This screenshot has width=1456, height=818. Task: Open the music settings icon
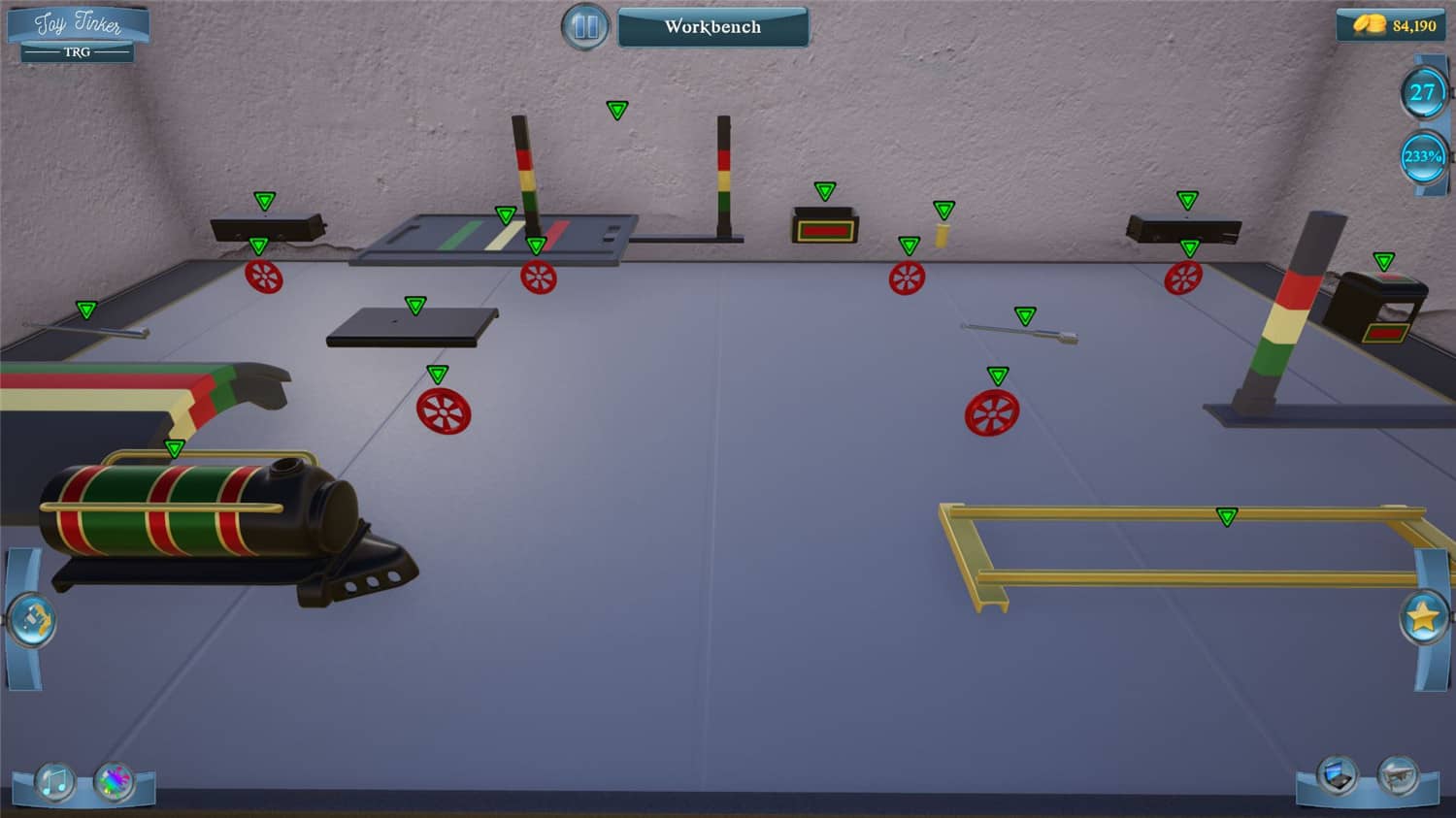click(53, 779)
